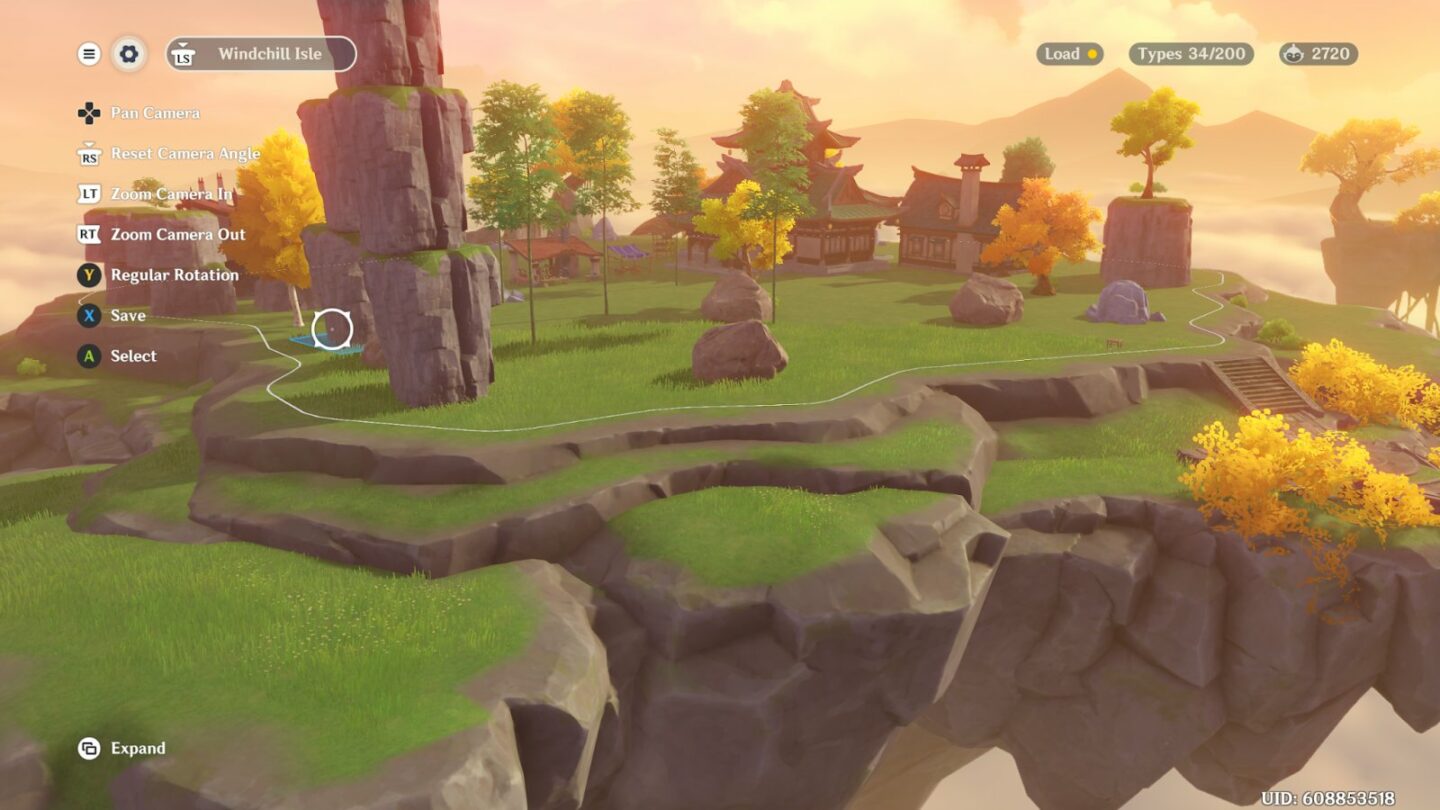Show the Load indicator details
This screenshot has height=810, width=1440.
tap(1070, 54)
